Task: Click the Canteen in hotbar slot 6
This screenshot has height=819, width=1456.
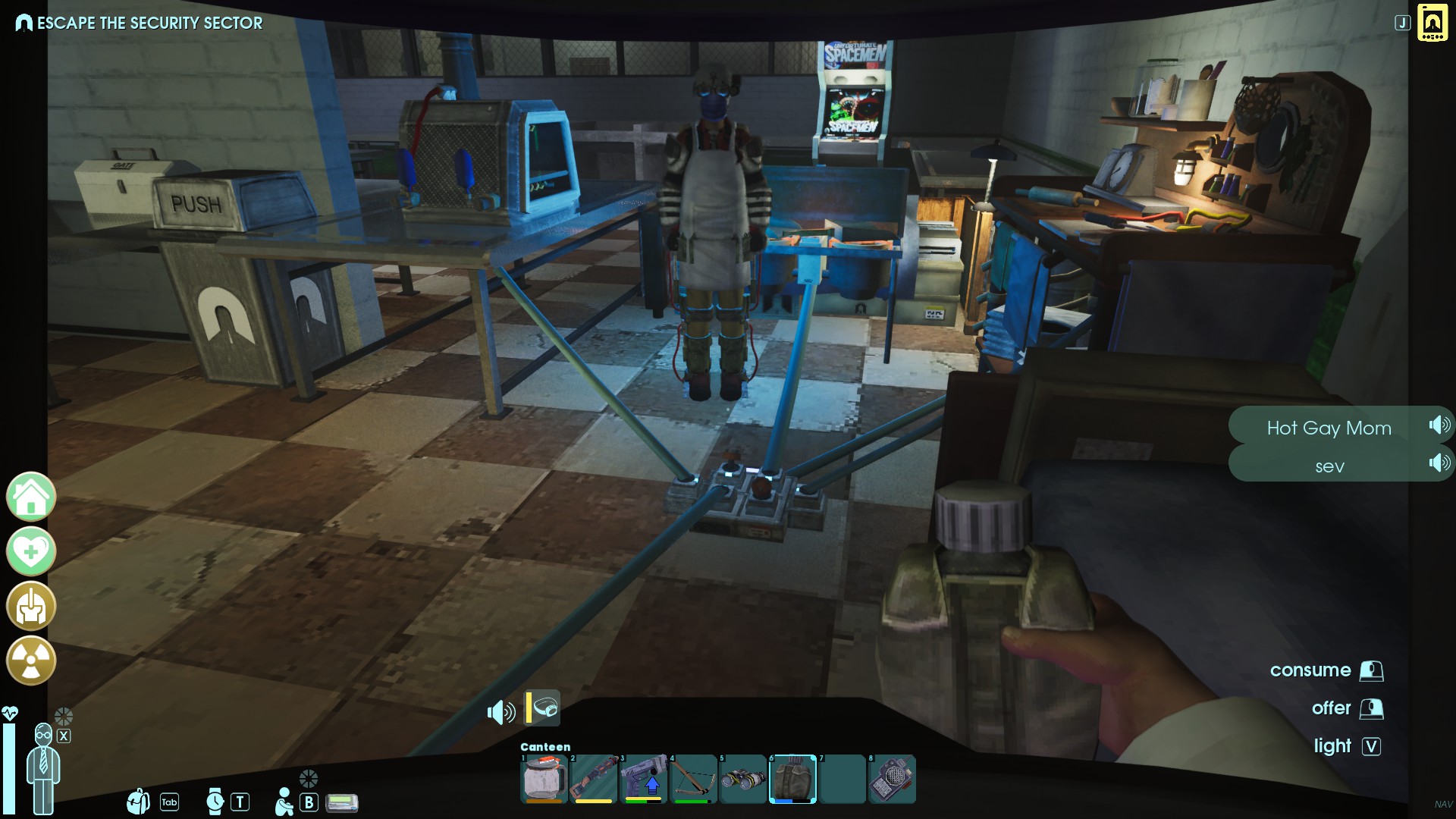Action: (x=792, y=779)
